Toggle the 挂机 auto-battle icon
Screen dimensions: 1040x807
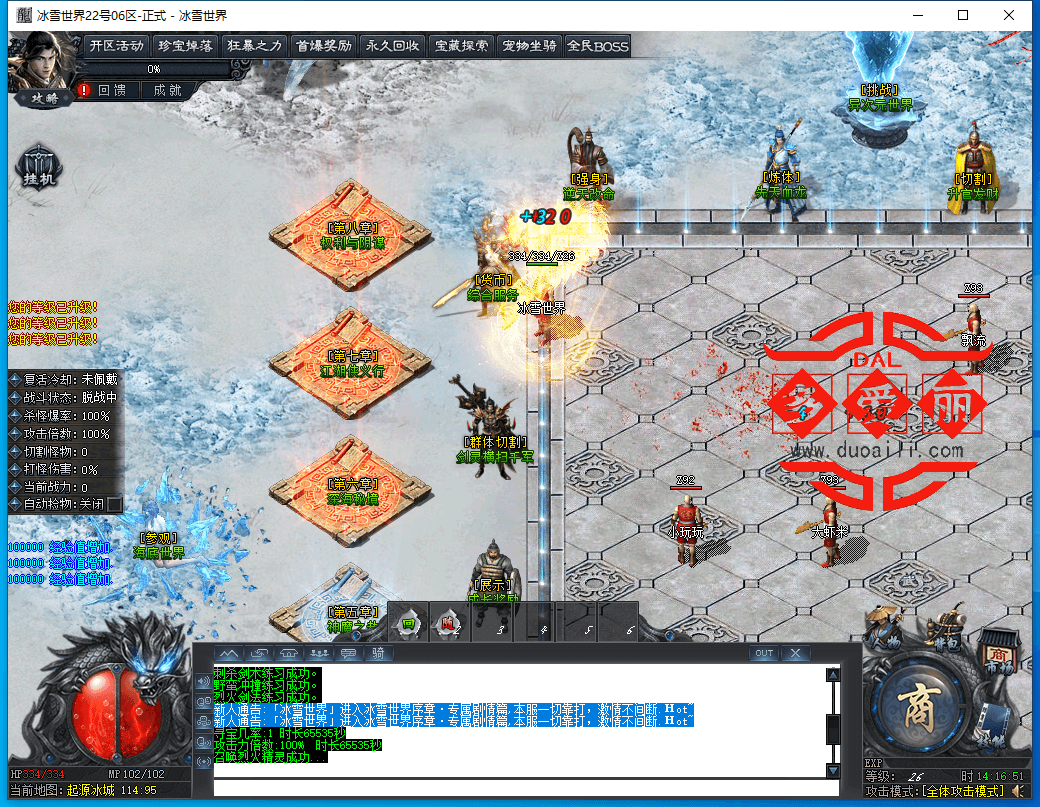(x=41, y=168)
